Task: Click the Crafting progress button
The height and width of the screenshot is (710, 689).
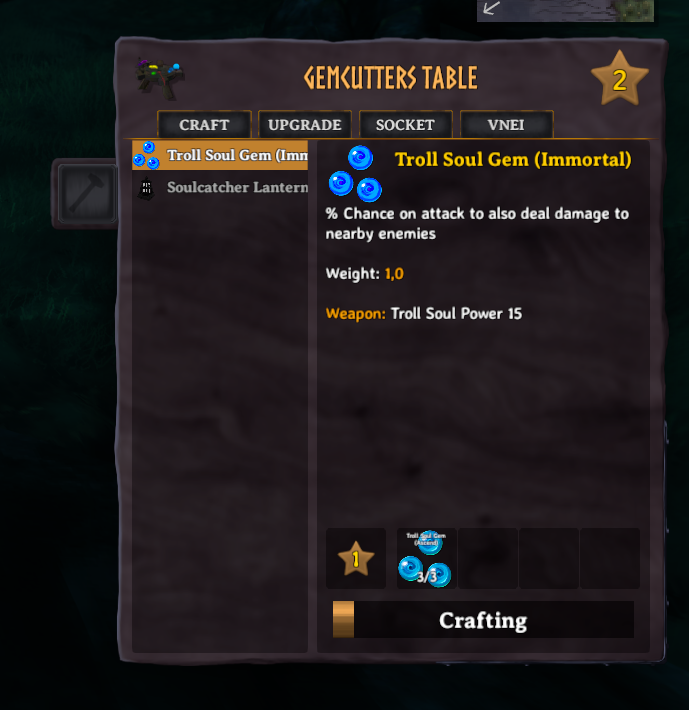Action: pos(483,620)
